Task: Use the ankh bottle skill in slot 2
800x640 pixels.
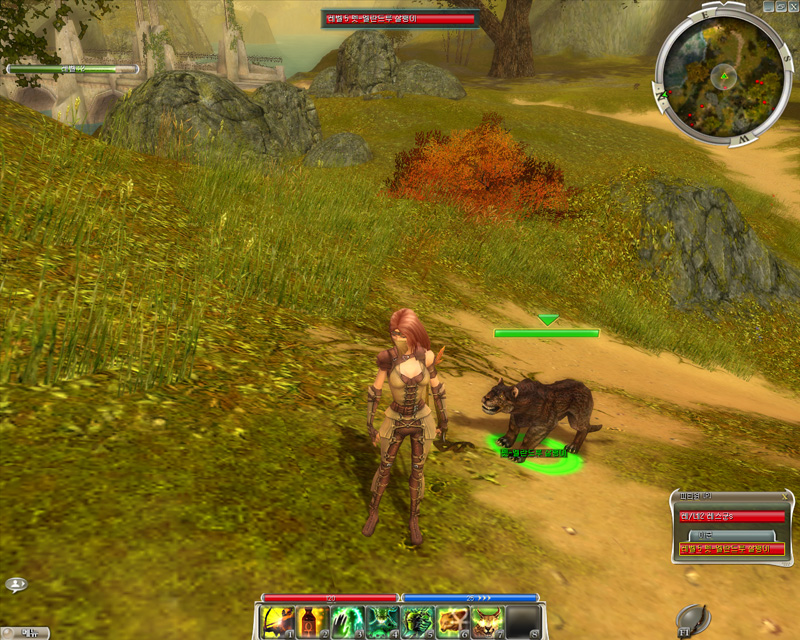Action: point(313,622)
